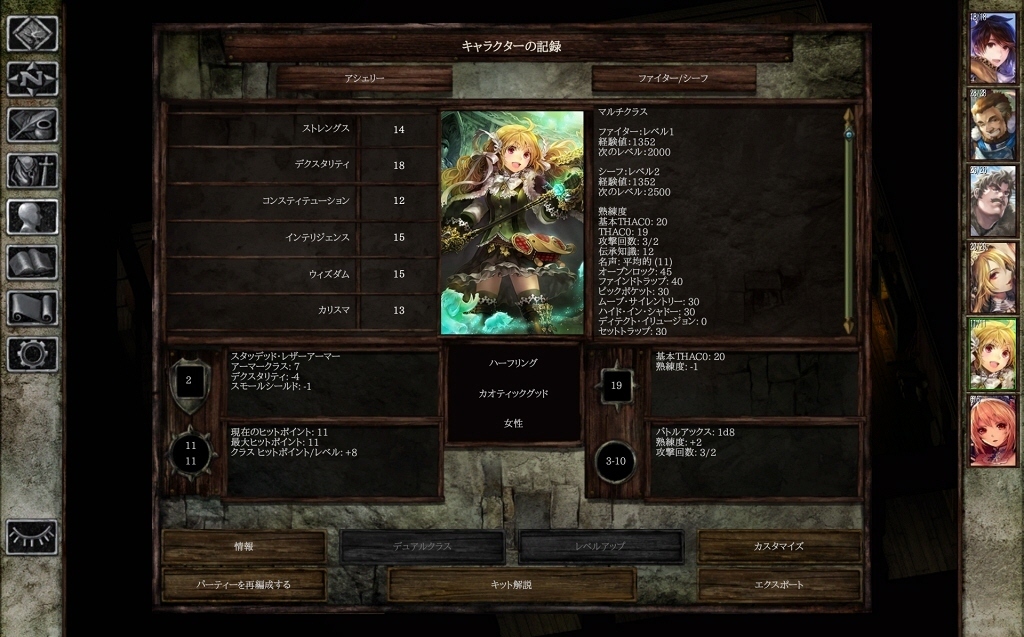Image resolution: width=1024 pixels, height=637 pixels.
Task: Open the area map via compass icon
Action: [x=32, y=79]
